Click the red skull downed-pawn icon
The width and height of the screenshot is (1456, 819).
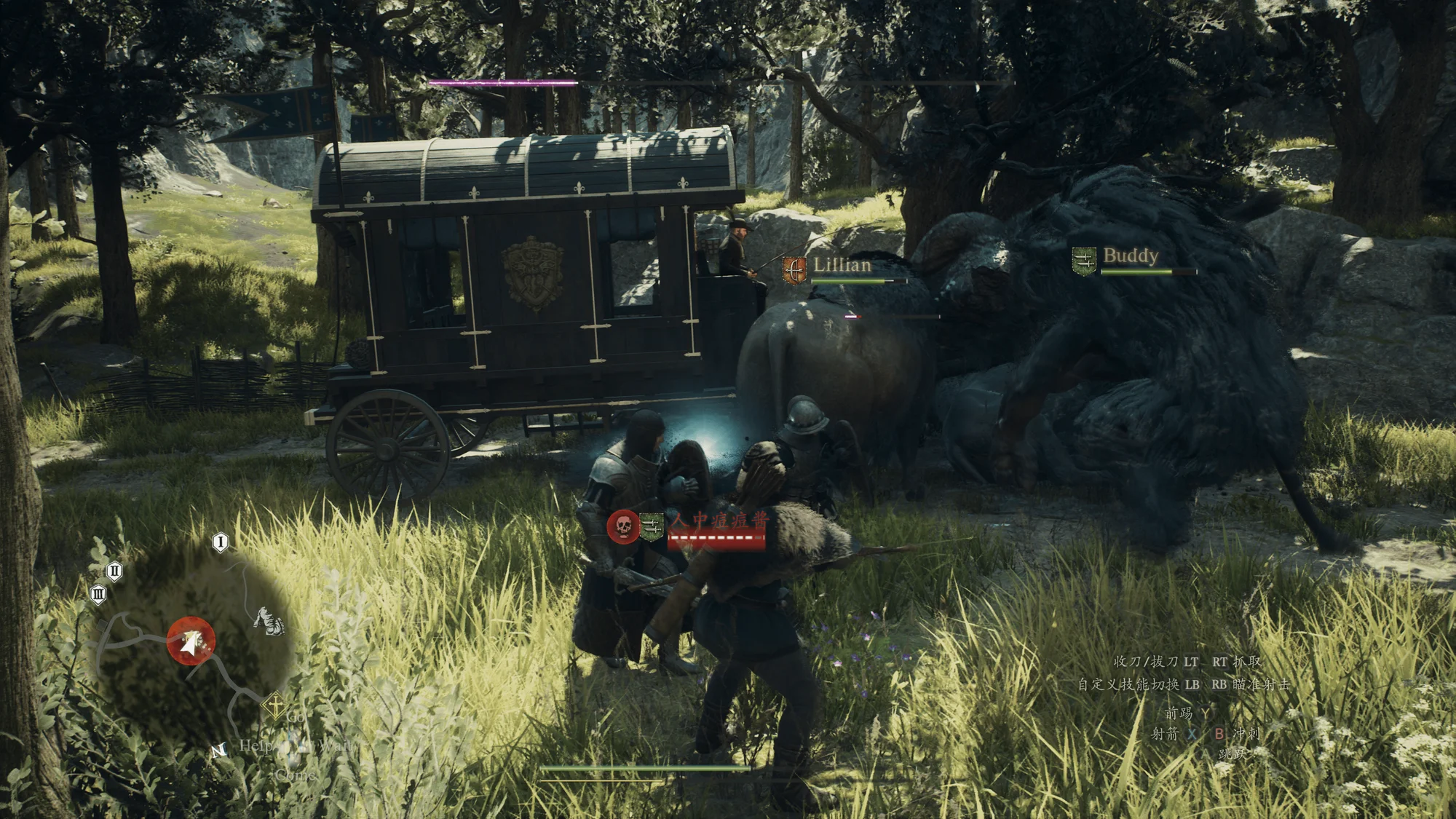tap(622, 526)
